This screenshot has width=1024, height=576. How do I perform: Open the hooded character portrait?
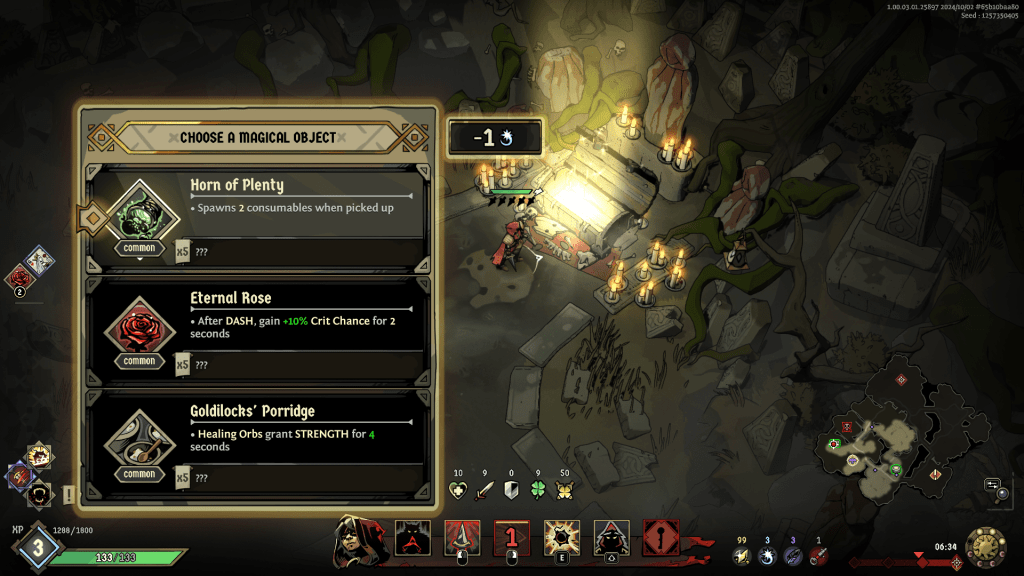(353, 537)
